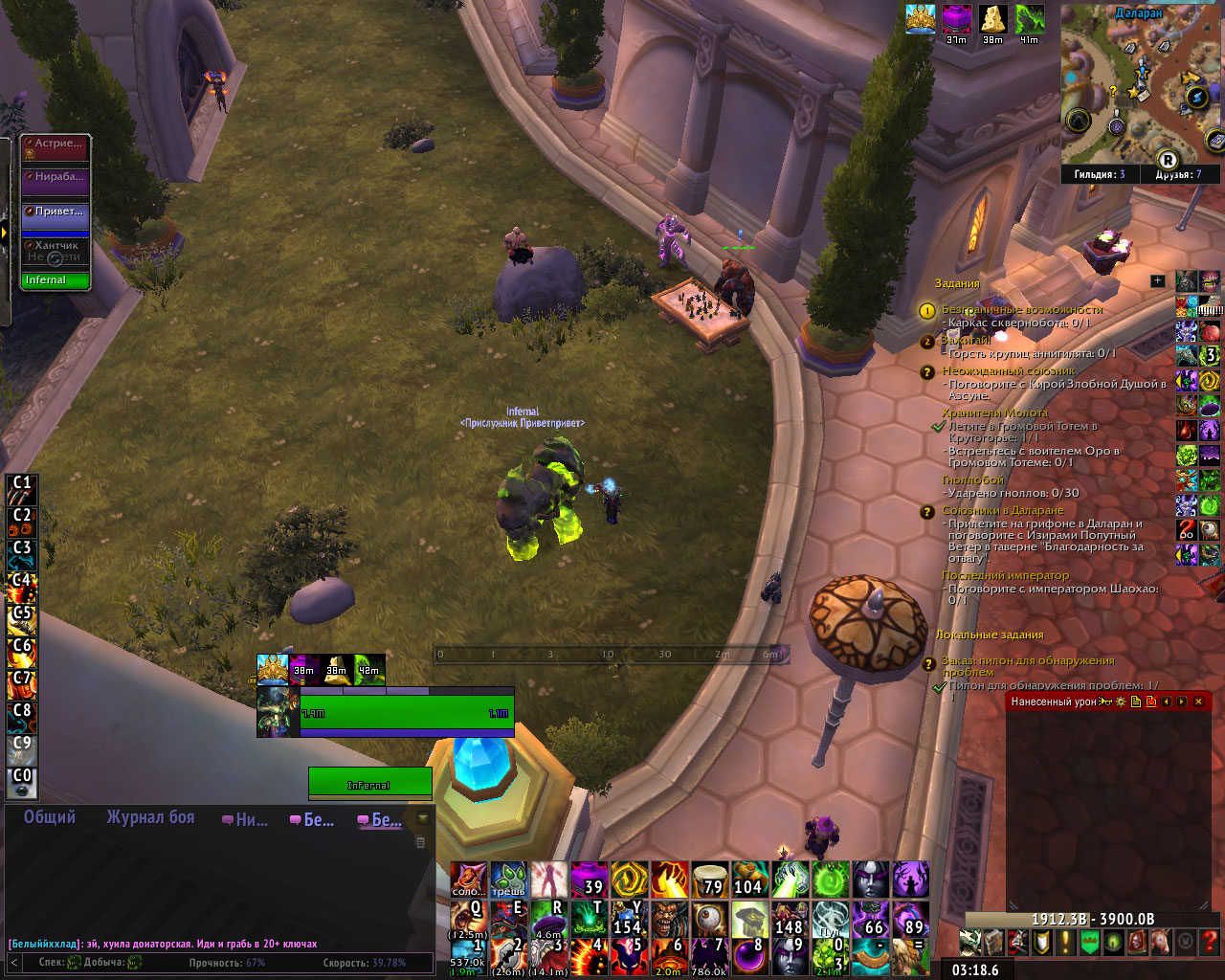Switch to the Общий chat tab
The height and width of the screenshot is (980, 1225).
coord(50,817)
